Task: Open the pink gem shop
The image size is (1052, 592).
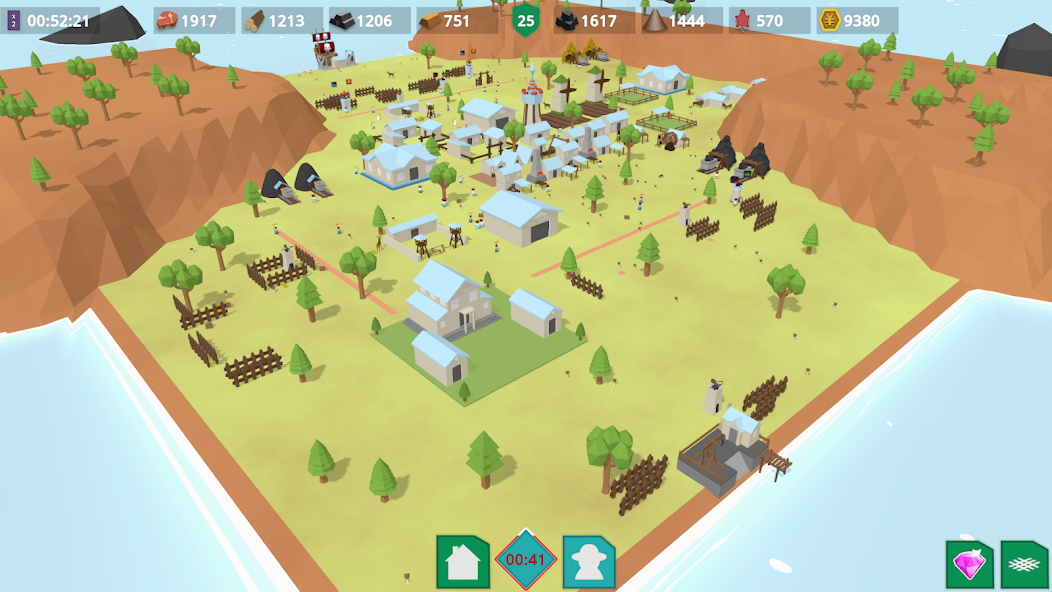Action: [x=969, y=565]
